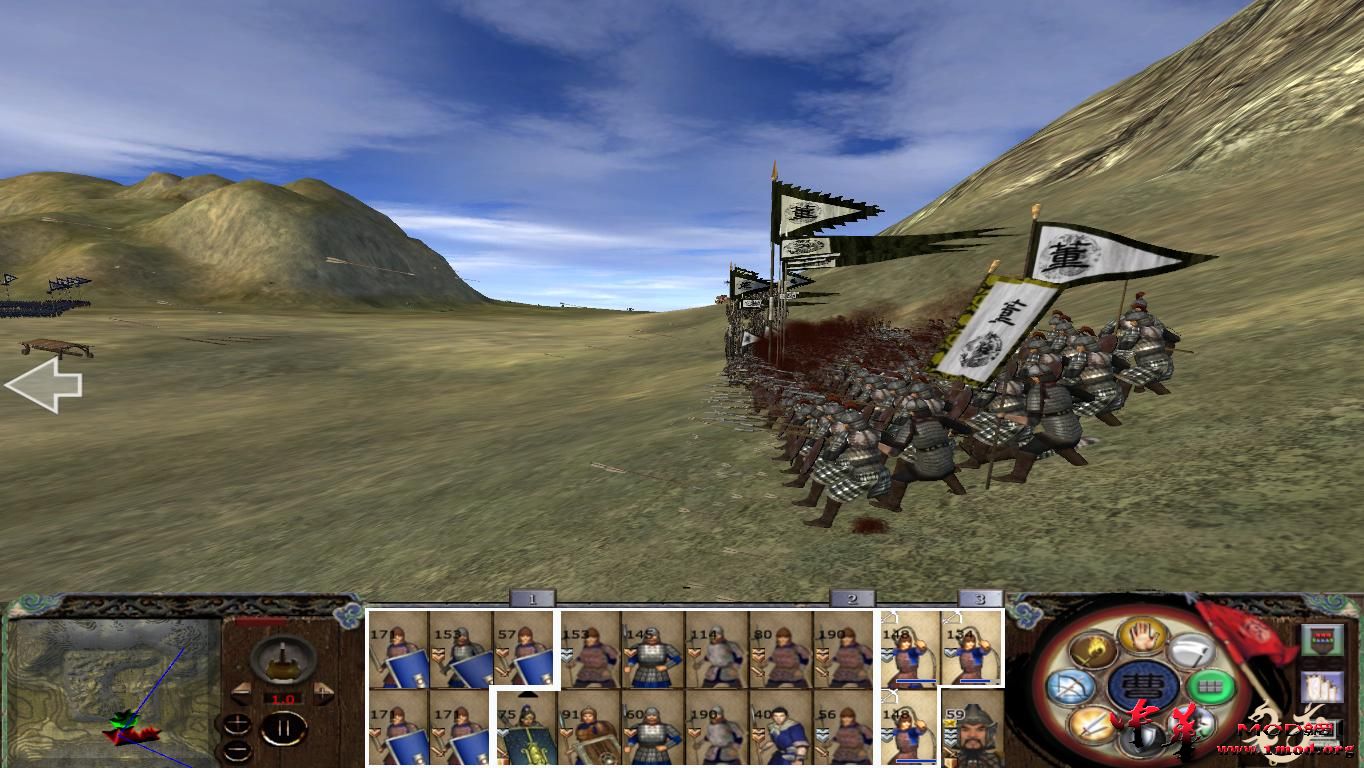This screenshot has height=768, width=1364.
Task: Open the army banner overview panel
Action: click(x=1322, y=639)
